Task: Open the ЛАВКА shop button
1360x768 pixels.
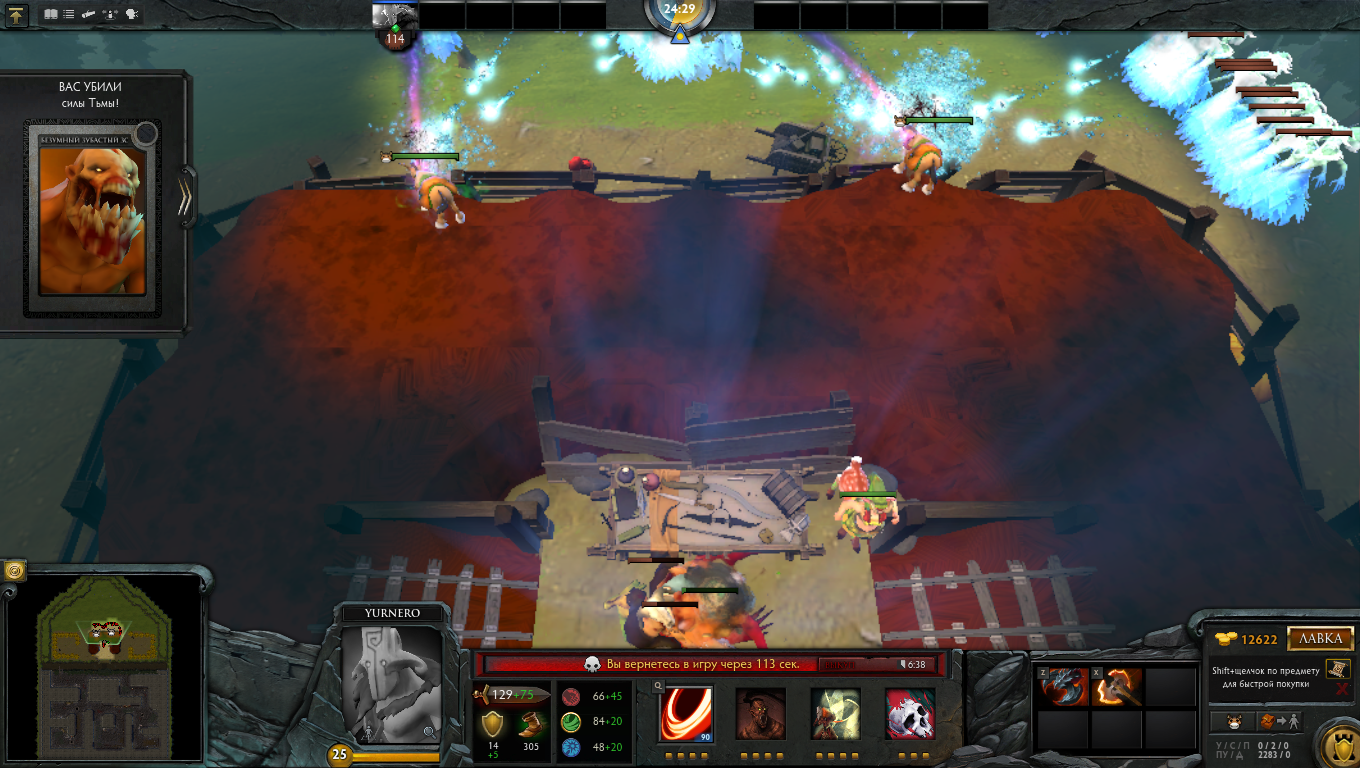Action: pyautogui.click(x=1320, y=639)
